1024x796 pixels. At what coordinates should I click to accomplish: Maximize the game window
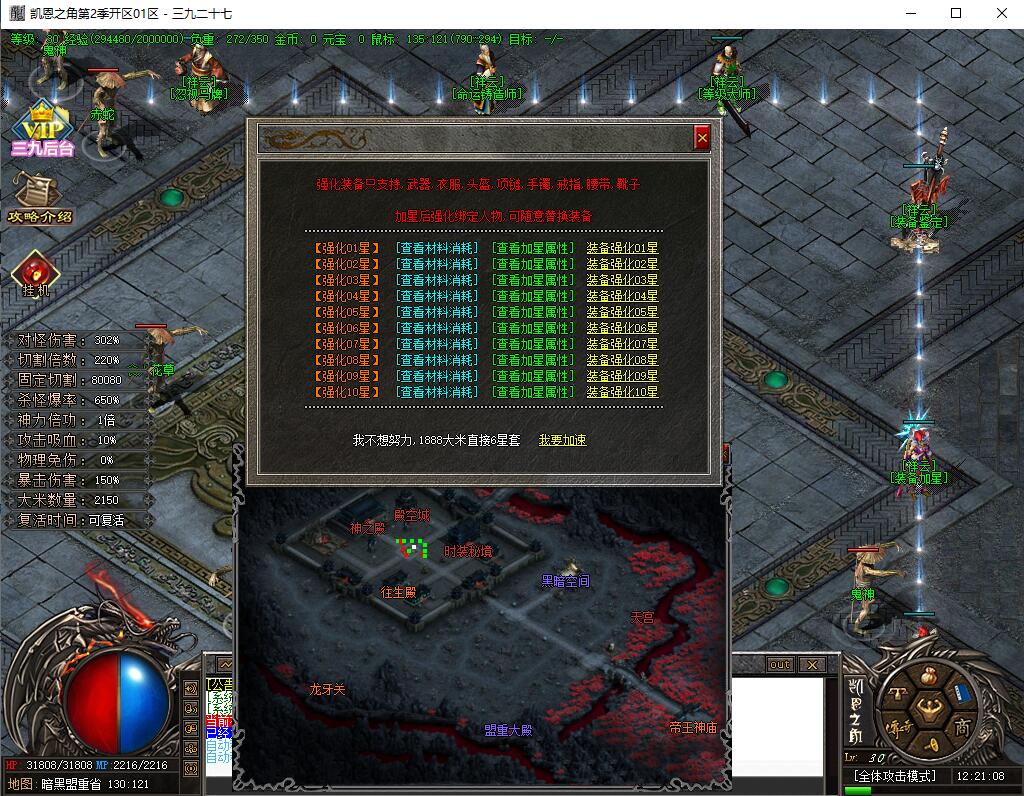click(x=956, y=13)
